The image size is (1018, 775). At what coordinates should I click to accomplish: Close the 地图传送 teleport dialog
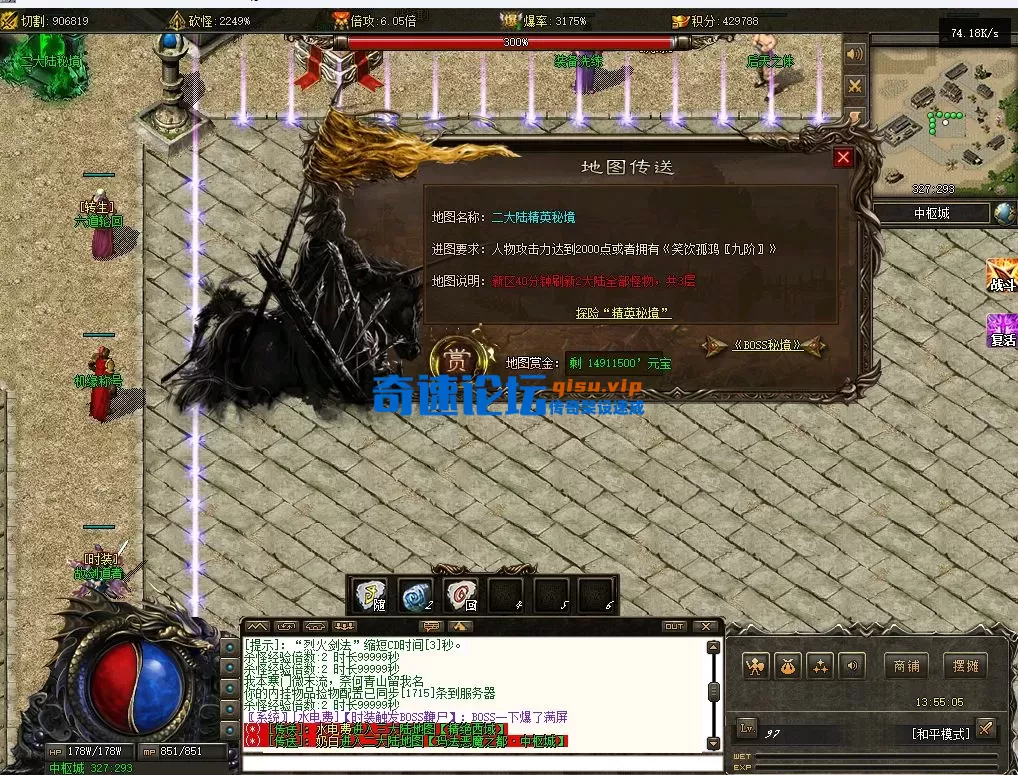click(843, 158)
